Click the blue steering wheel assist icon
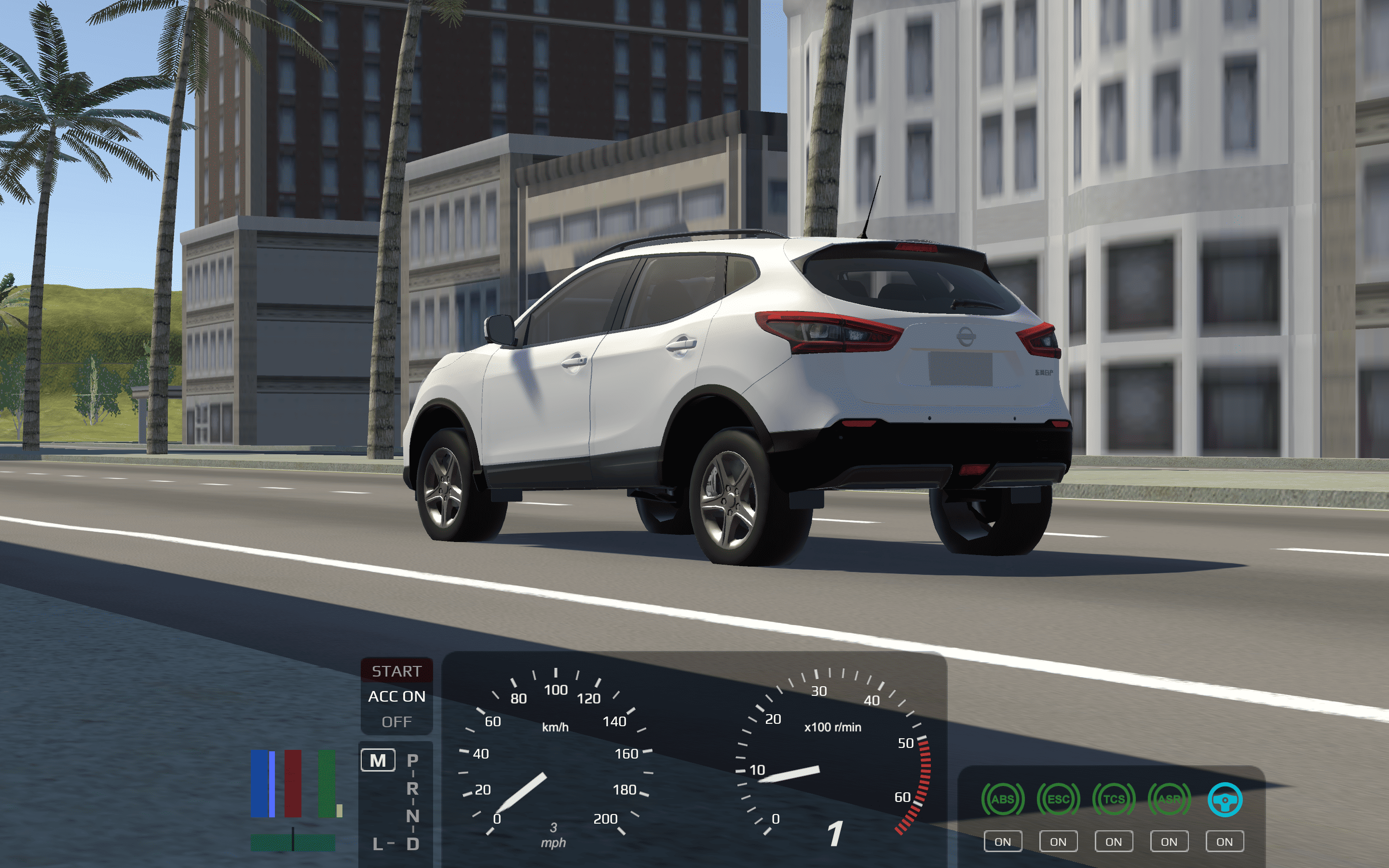Image resolution: width=1389 pixels, height=868 pixels. [x=1225, y=798]
